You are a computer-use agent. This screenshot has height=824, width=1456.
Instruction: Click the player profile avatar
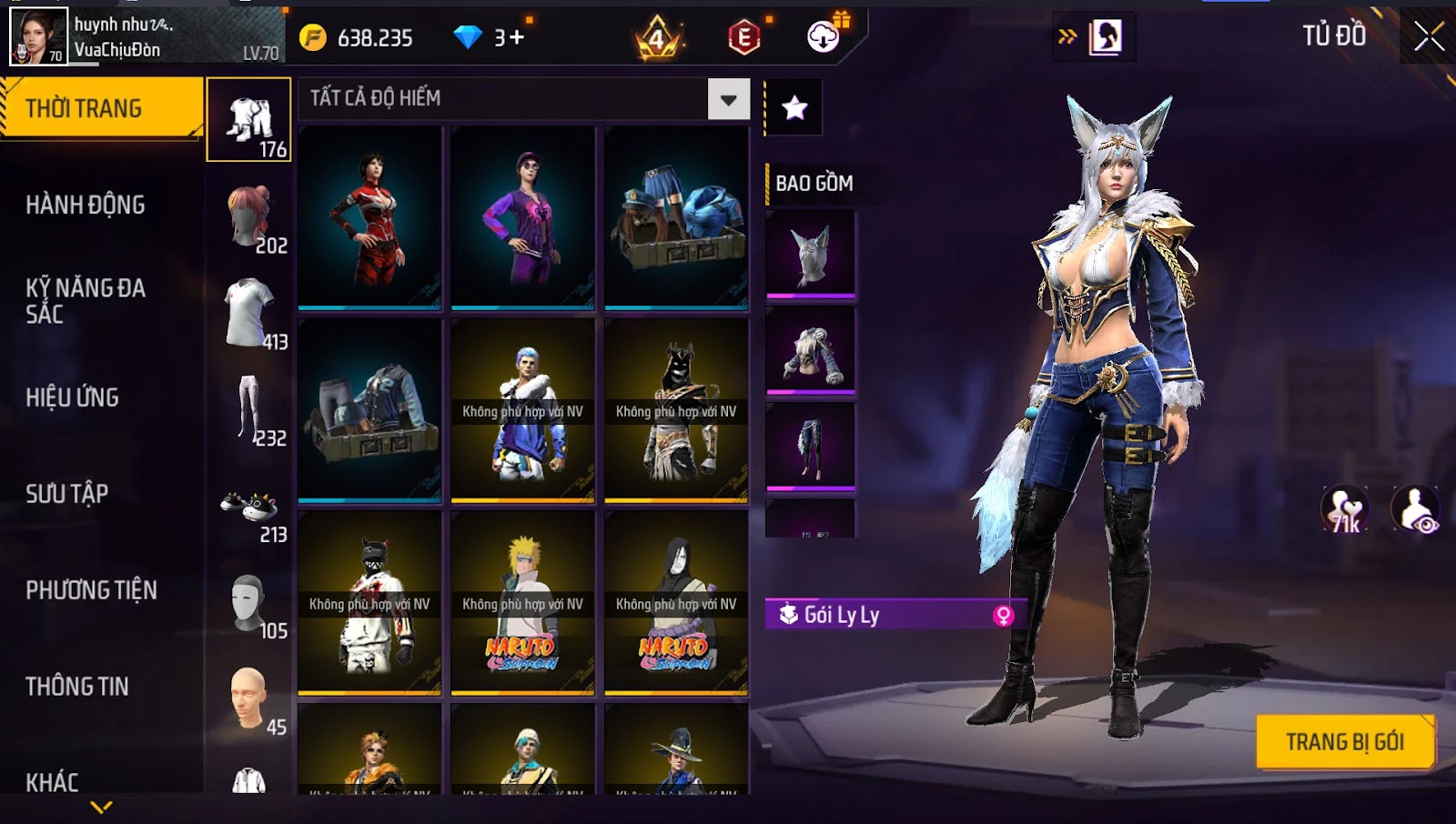click(38, 36)
